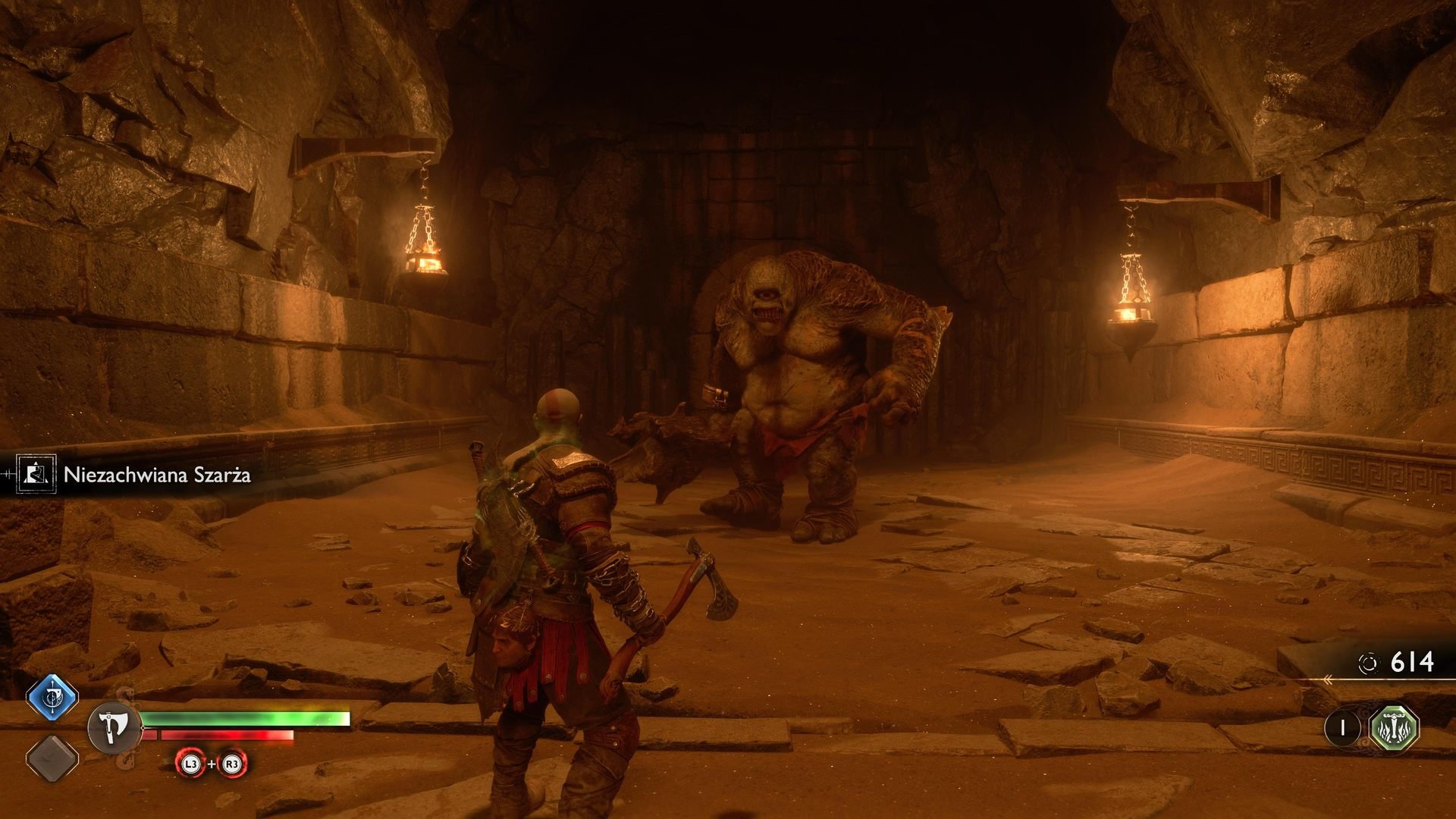Expand the double chevron beside the currency counter

point(1329,679)
